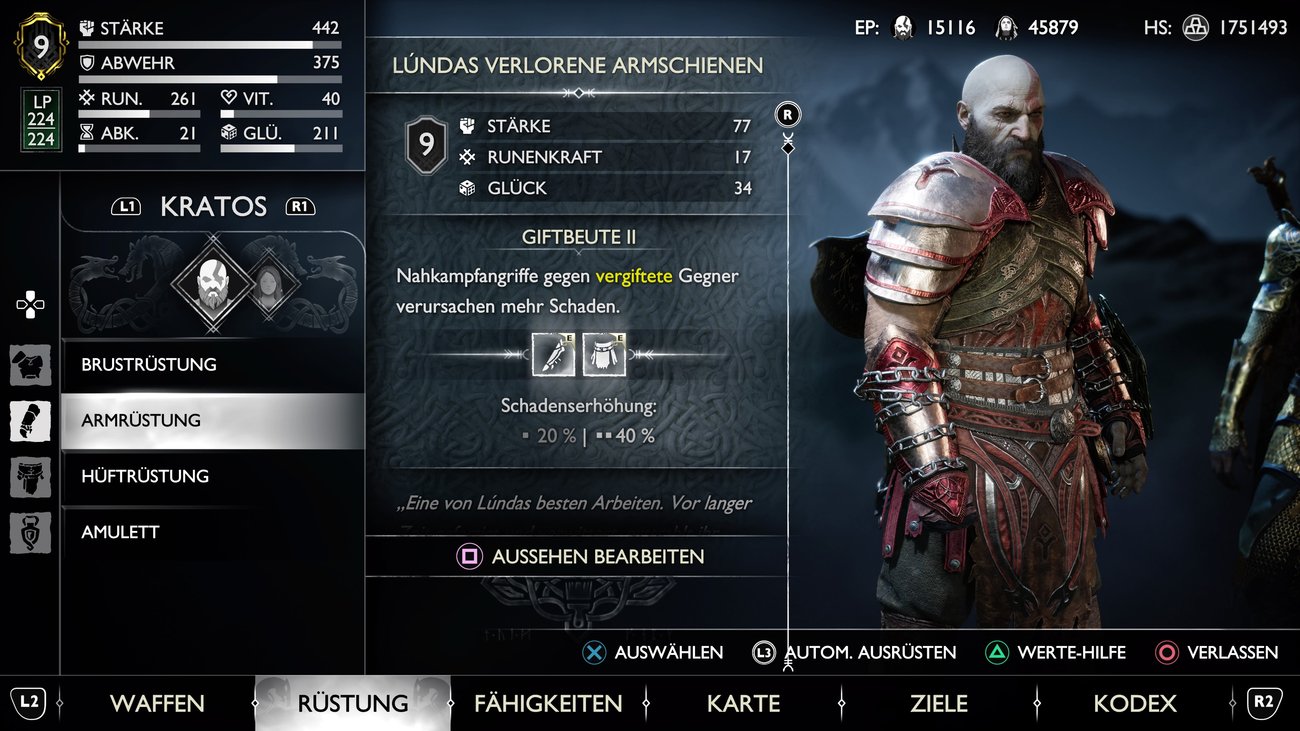Viewport: 1300px width, 731px height.
Task: Select the highlighted arm bracer slot icon
Action: [x=30, y=421]
